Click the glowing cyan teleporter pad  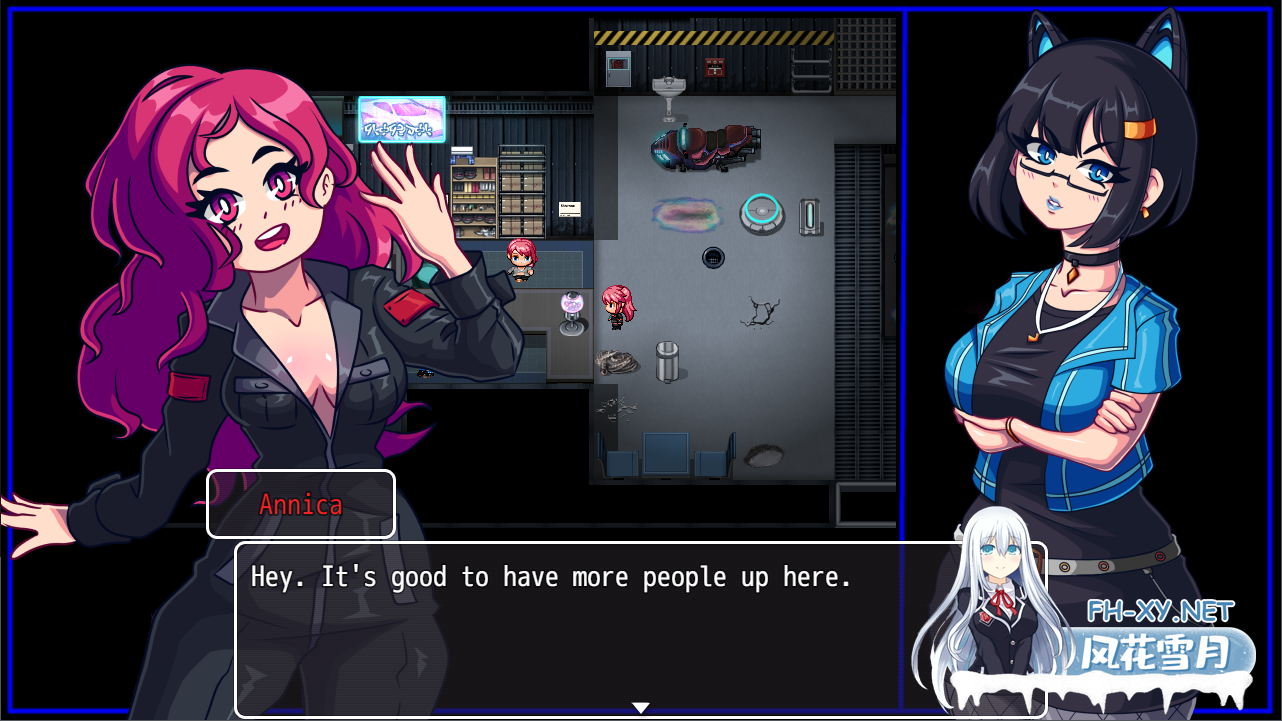coord(760,212)
